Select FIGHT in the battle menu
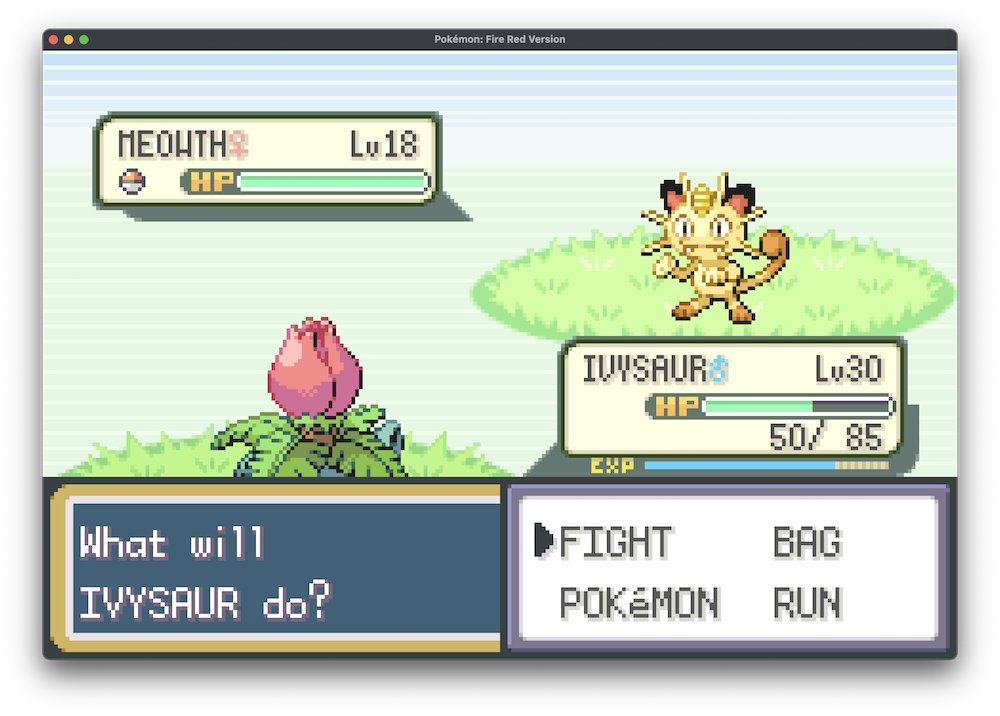This screenshot has height=716, width=1000. pyautogui.click(x=615, y=541)
